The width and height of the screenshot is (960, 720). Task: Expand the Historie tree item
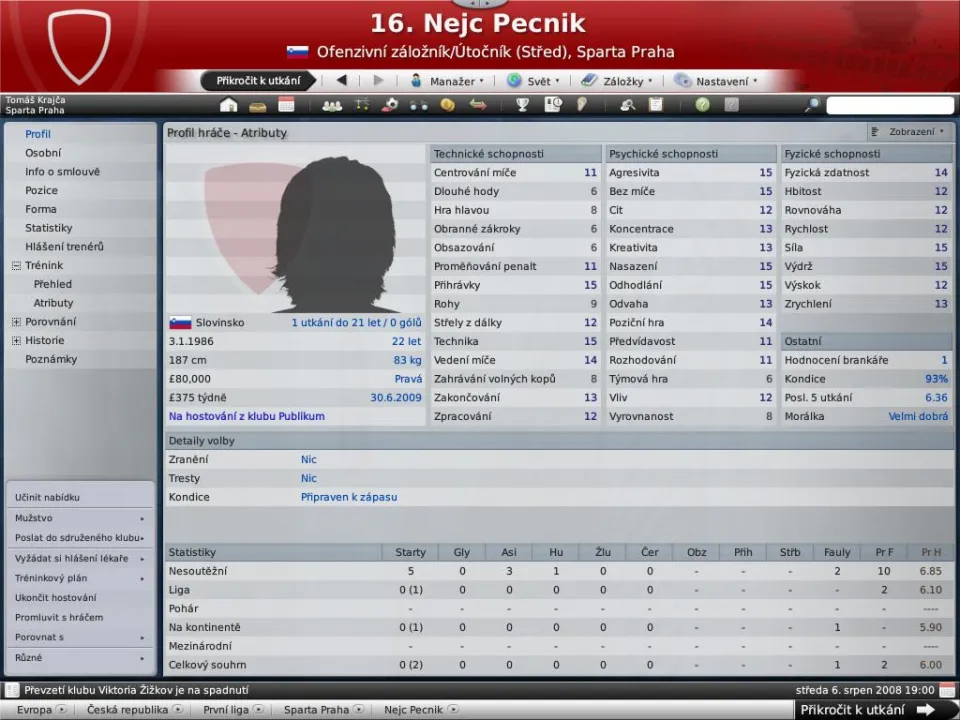(x=16, y=341)
